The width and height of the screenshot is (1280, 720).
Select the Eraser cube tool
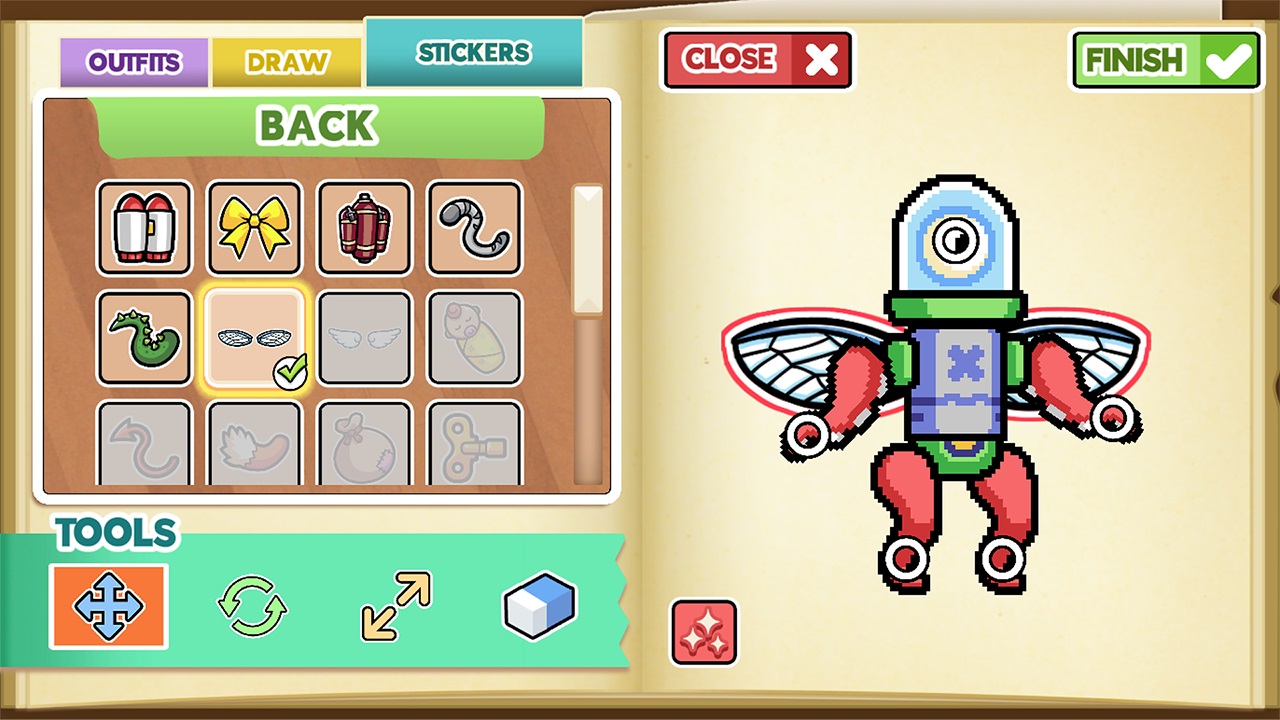(x=538, y=605)
